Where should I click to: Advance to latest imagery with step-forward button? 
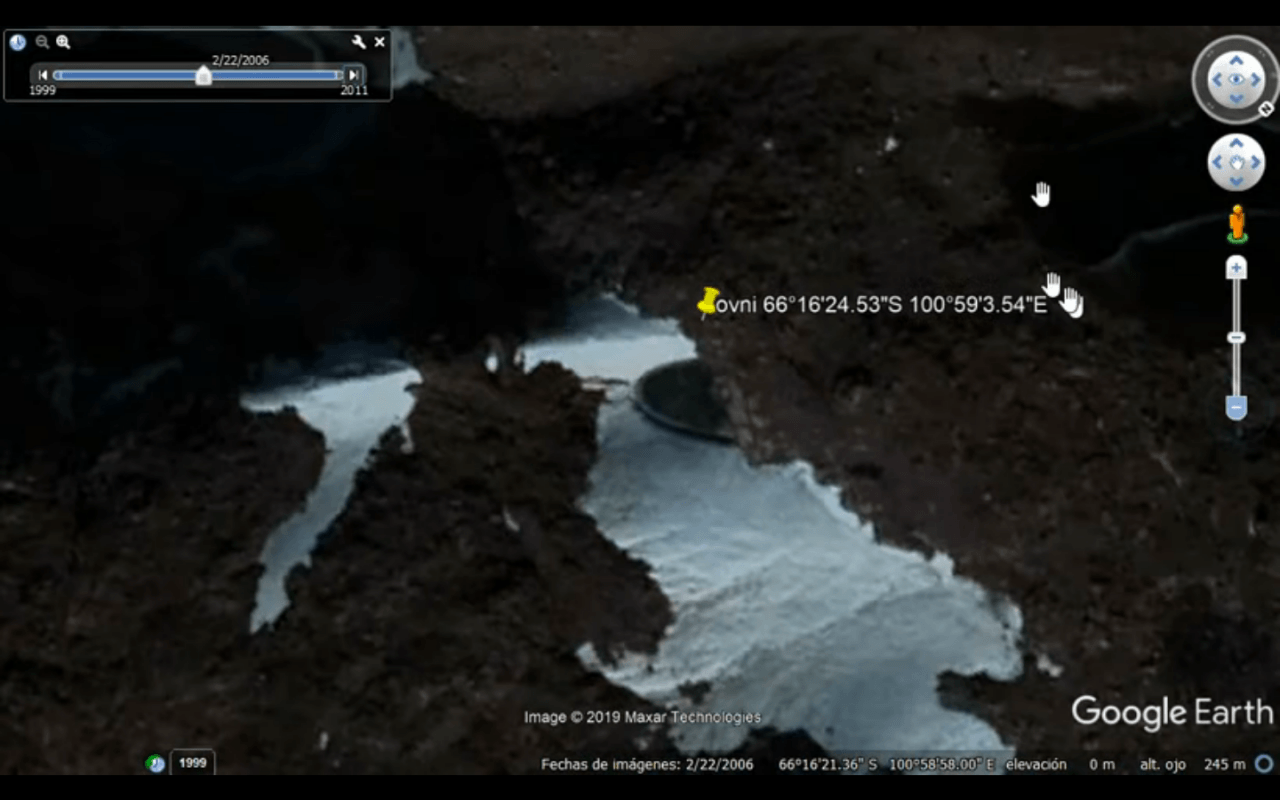tap(352, 74)
